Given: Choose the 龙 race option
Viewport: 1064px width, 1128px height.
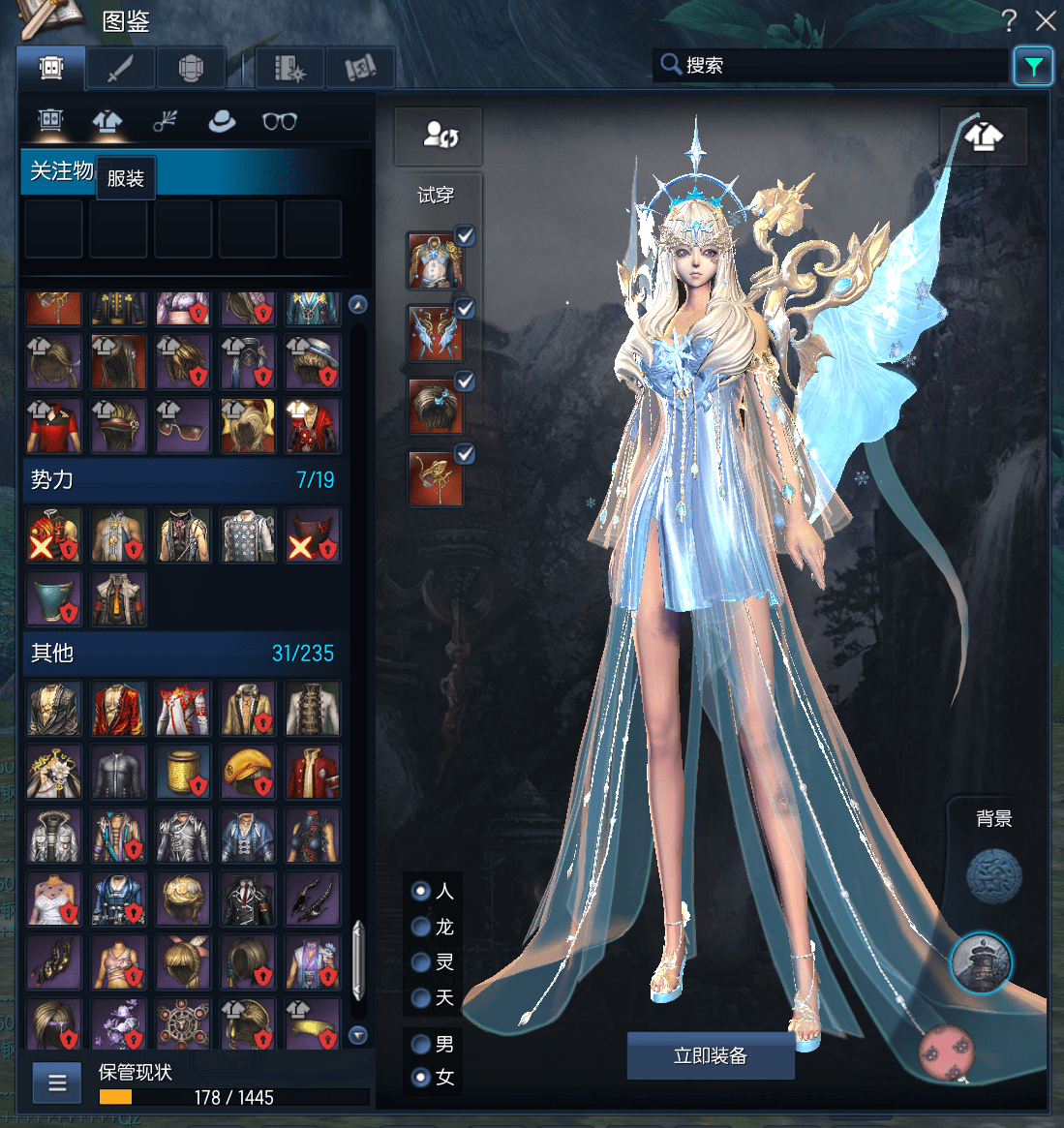Looking at the screenshot, I should tap(421, 927).
